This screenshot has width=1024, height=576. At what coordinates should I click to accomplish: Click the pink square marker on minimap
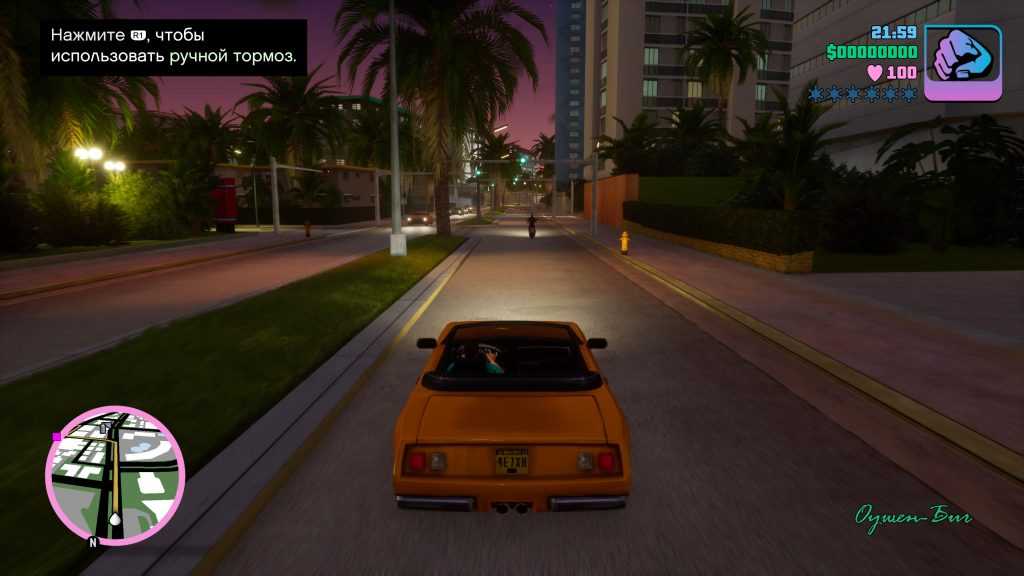(57, 437)
